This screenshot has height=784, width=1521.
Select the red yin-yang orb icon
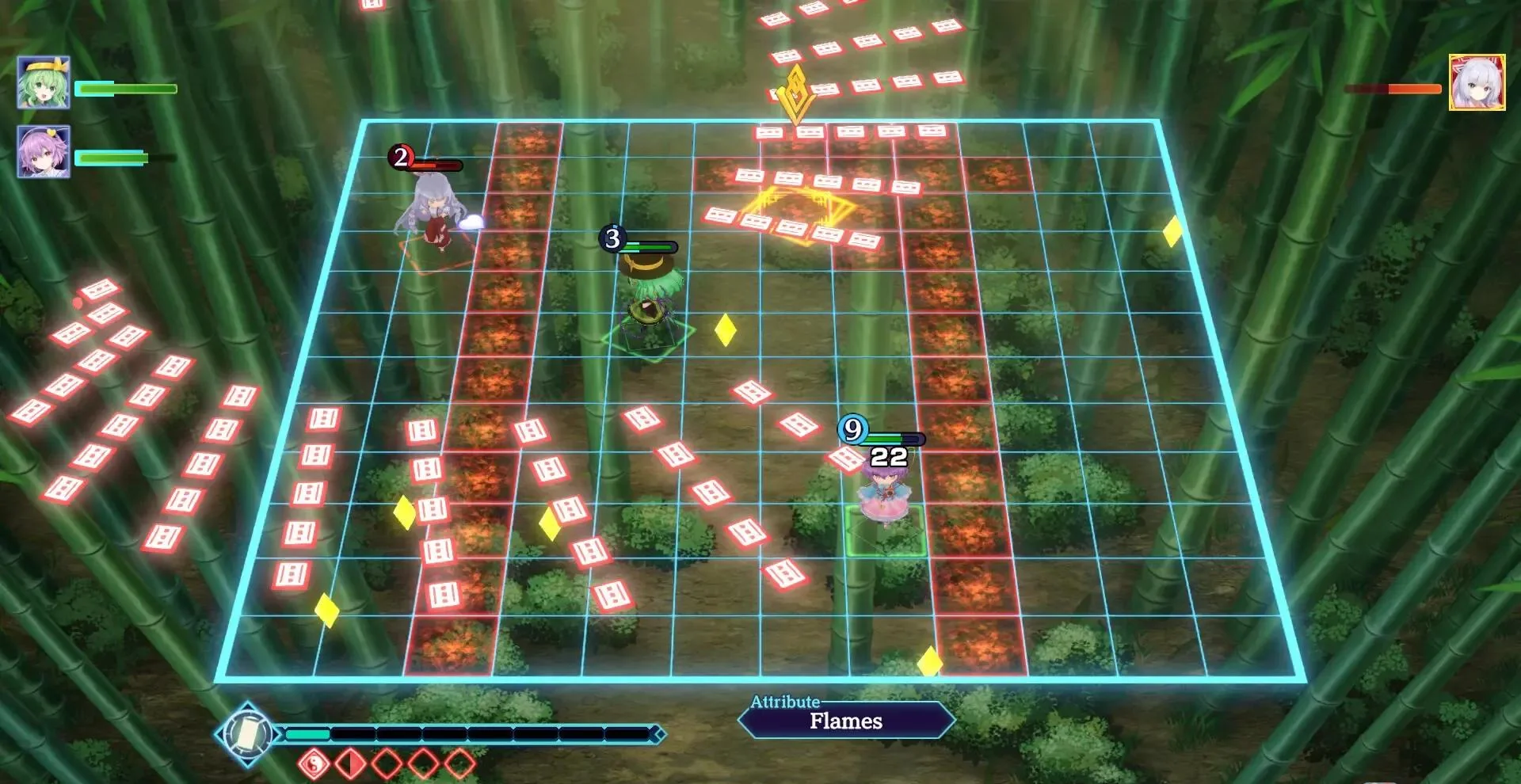click(314, 764)
